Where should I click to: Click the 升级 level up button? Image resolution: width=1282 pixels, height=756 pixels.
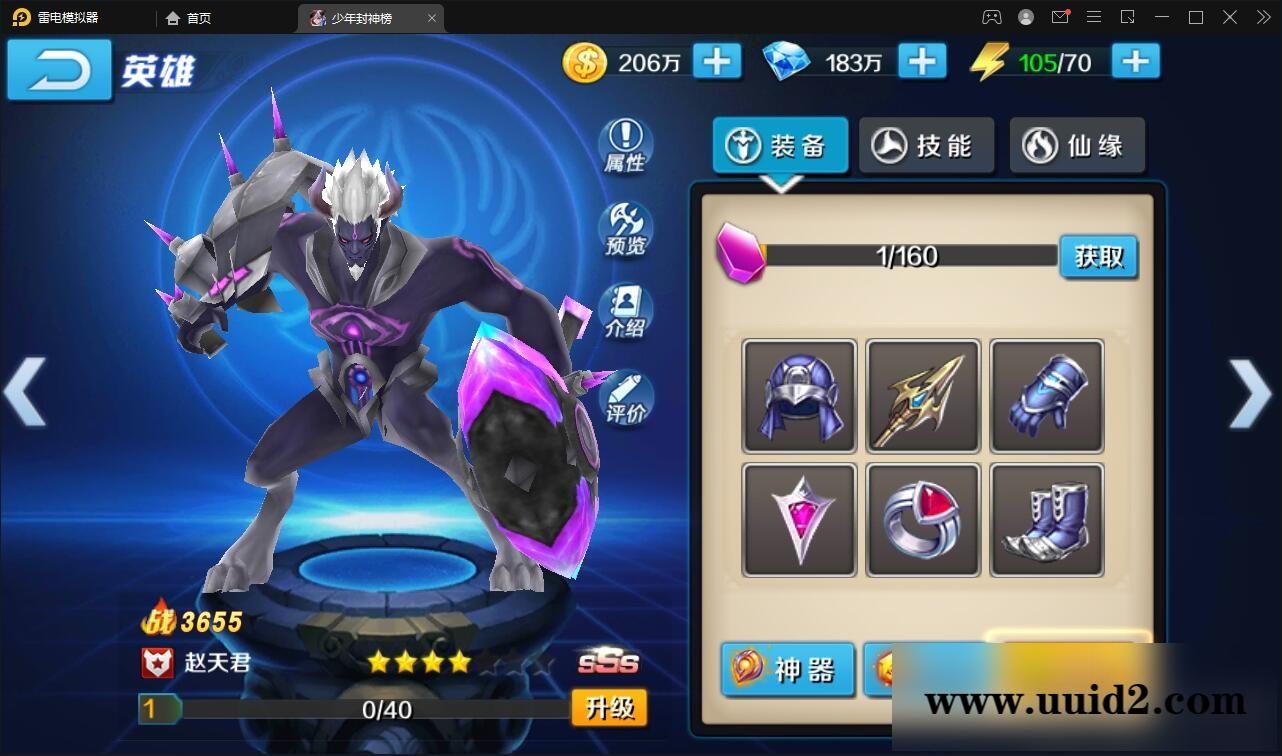point(609,708)
